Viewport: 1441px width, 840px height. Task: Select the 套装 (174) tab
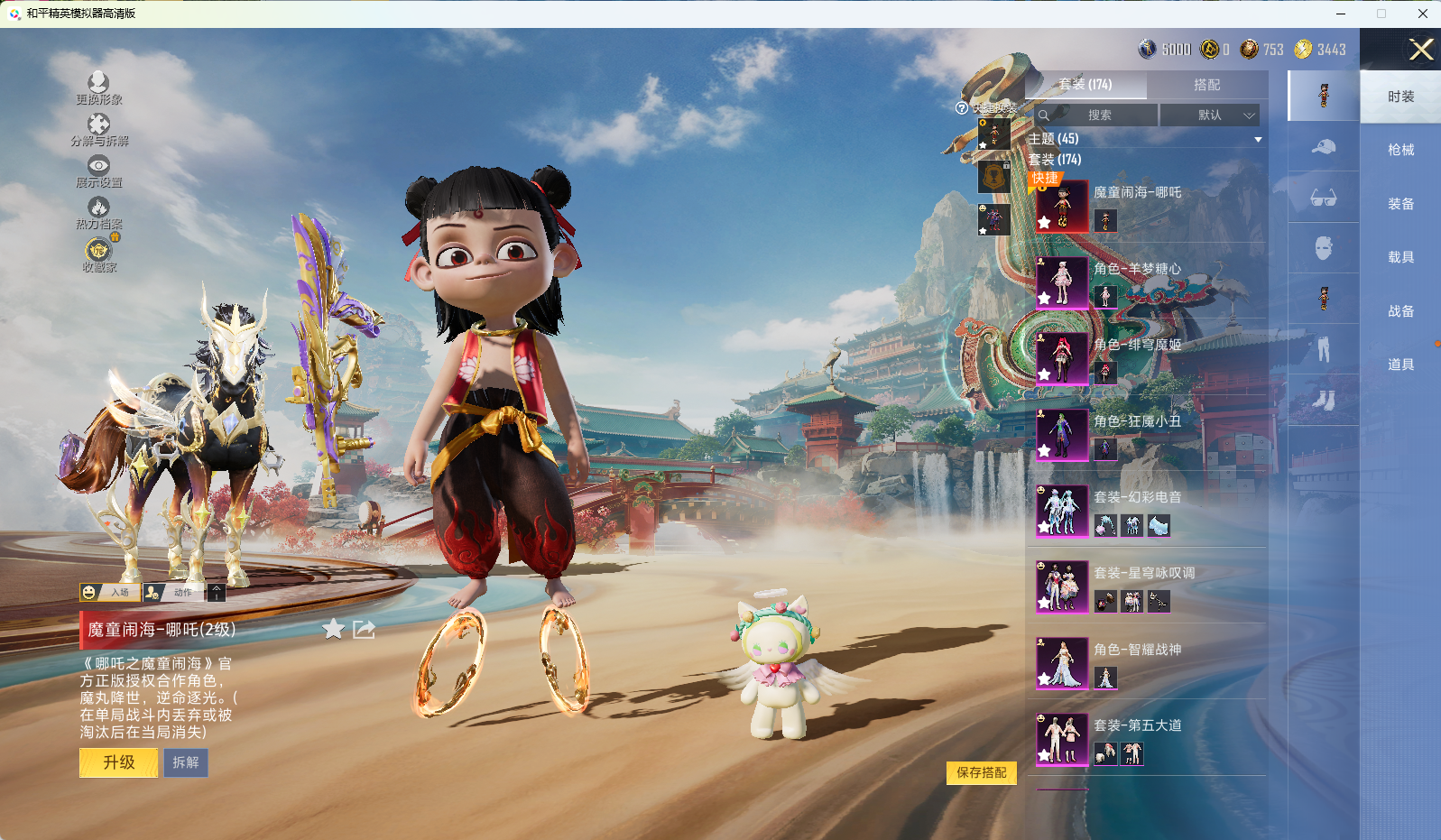(x=1085, y=85)
